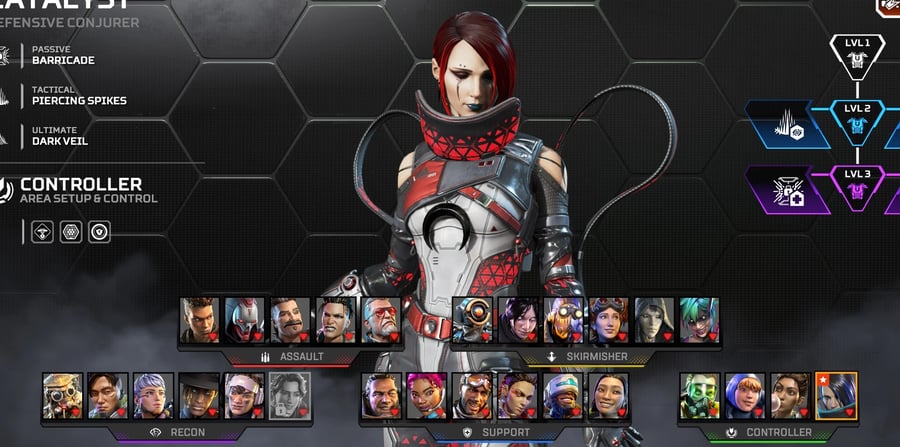The width and height of the screenshot is (900, 447).
Task: Select the teal-haired Skirmisher legend portrait
Action: pos(699,320)
